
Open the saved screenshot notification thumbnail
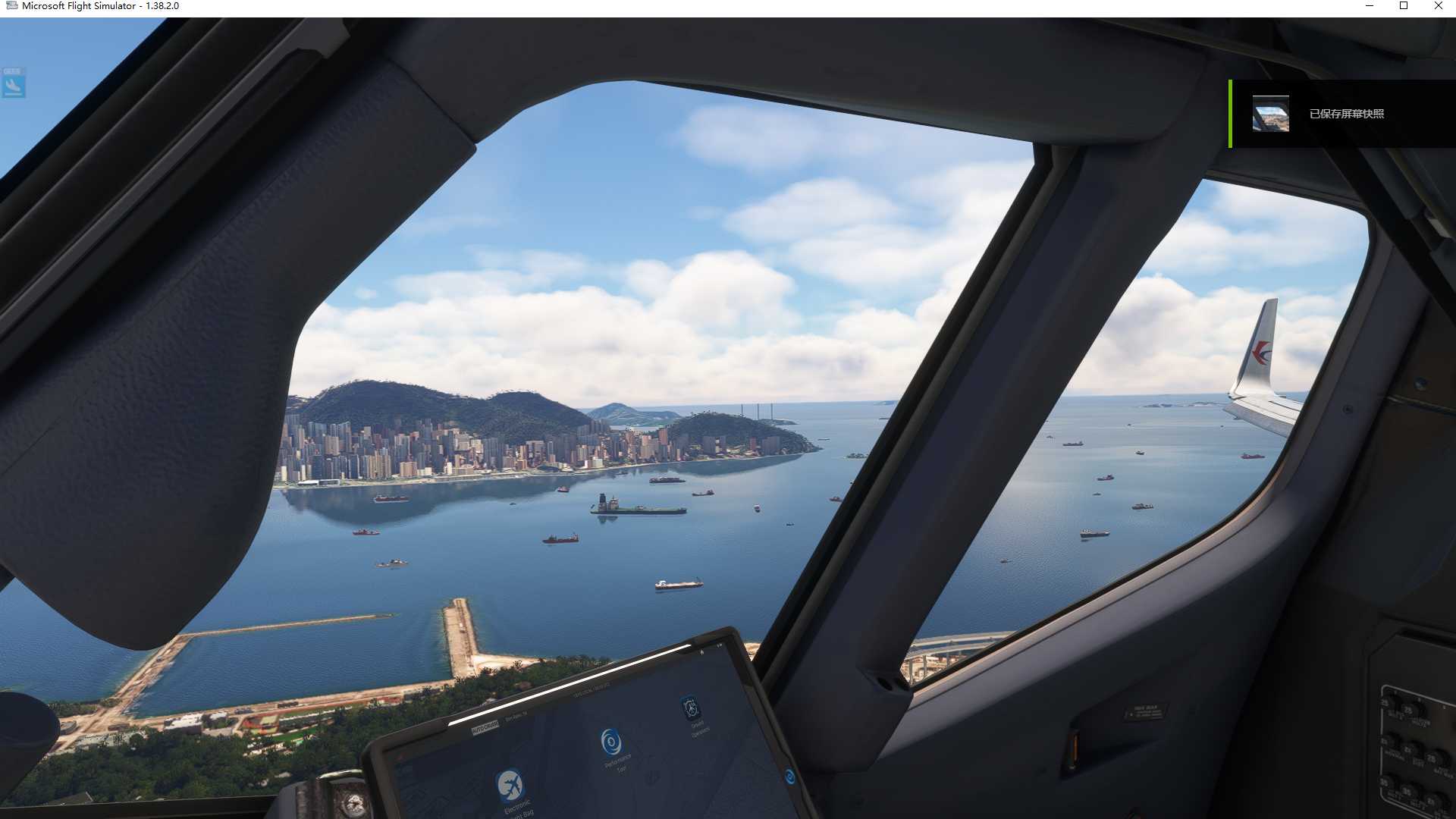point(1270,114)
